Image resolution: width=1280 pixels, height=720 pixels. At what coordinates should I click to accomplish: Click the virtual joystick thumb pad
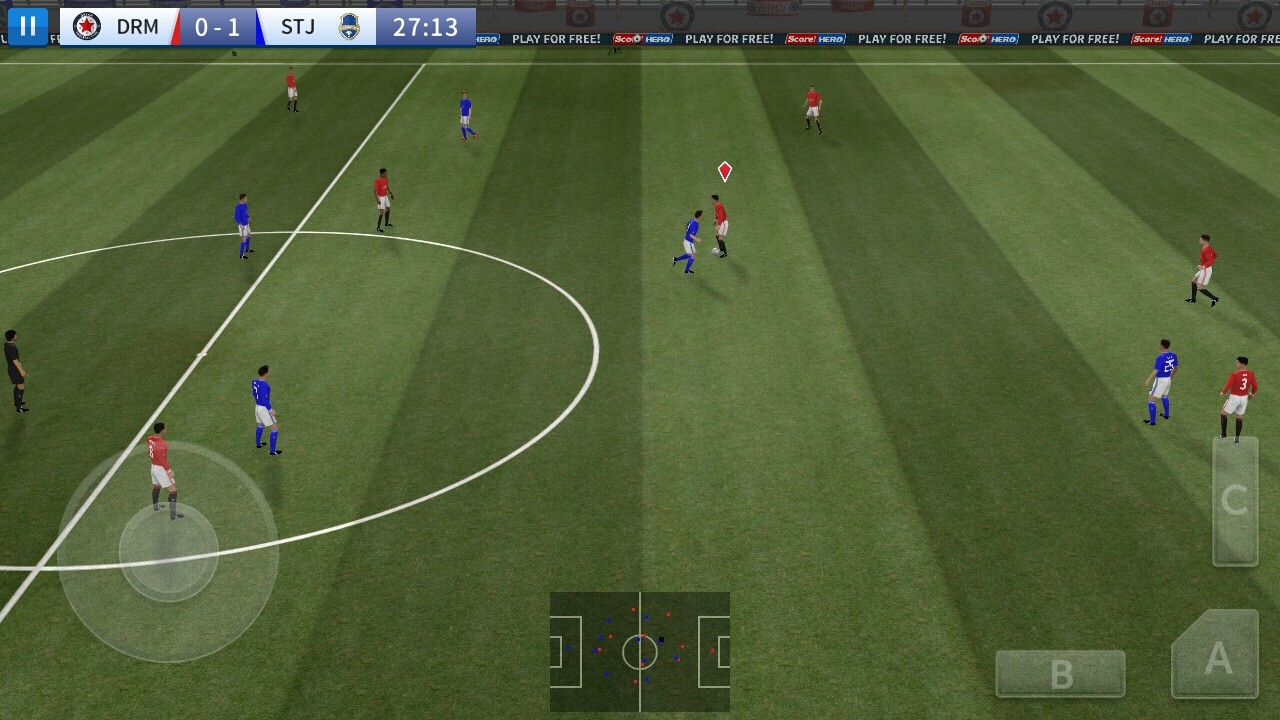(x=168, y=551)
